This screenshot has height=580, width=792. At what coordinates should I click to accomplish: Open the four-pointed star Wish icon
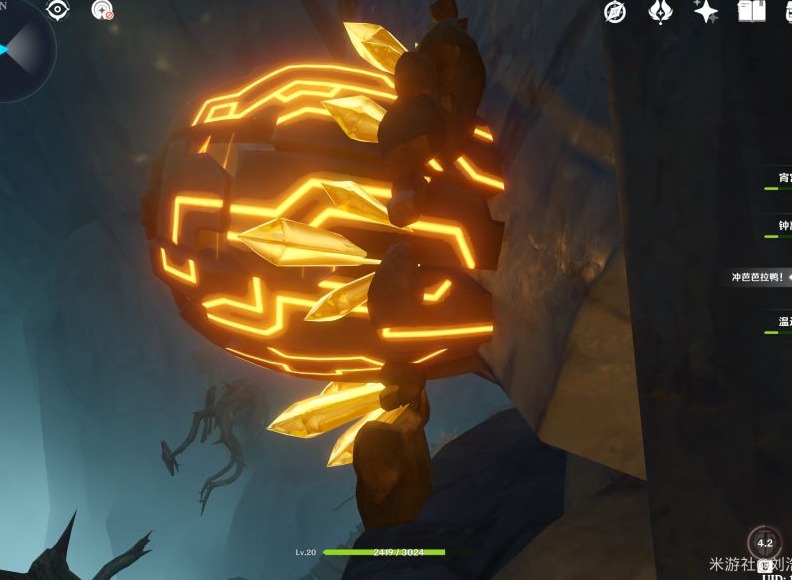click(706, 12)
